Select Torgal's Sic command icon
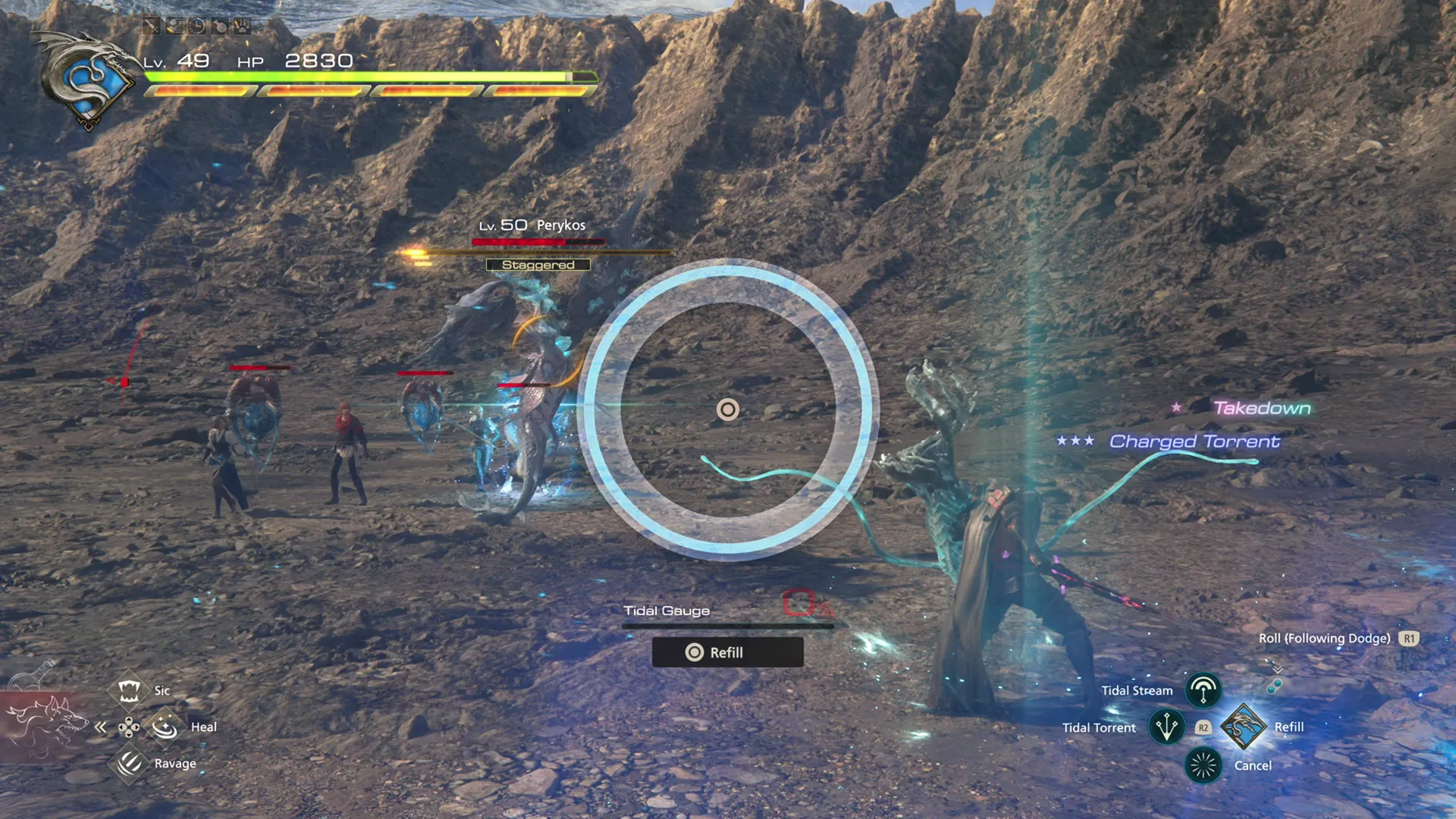The width and height of the screenshot is (1456, 819). point(129,690)
